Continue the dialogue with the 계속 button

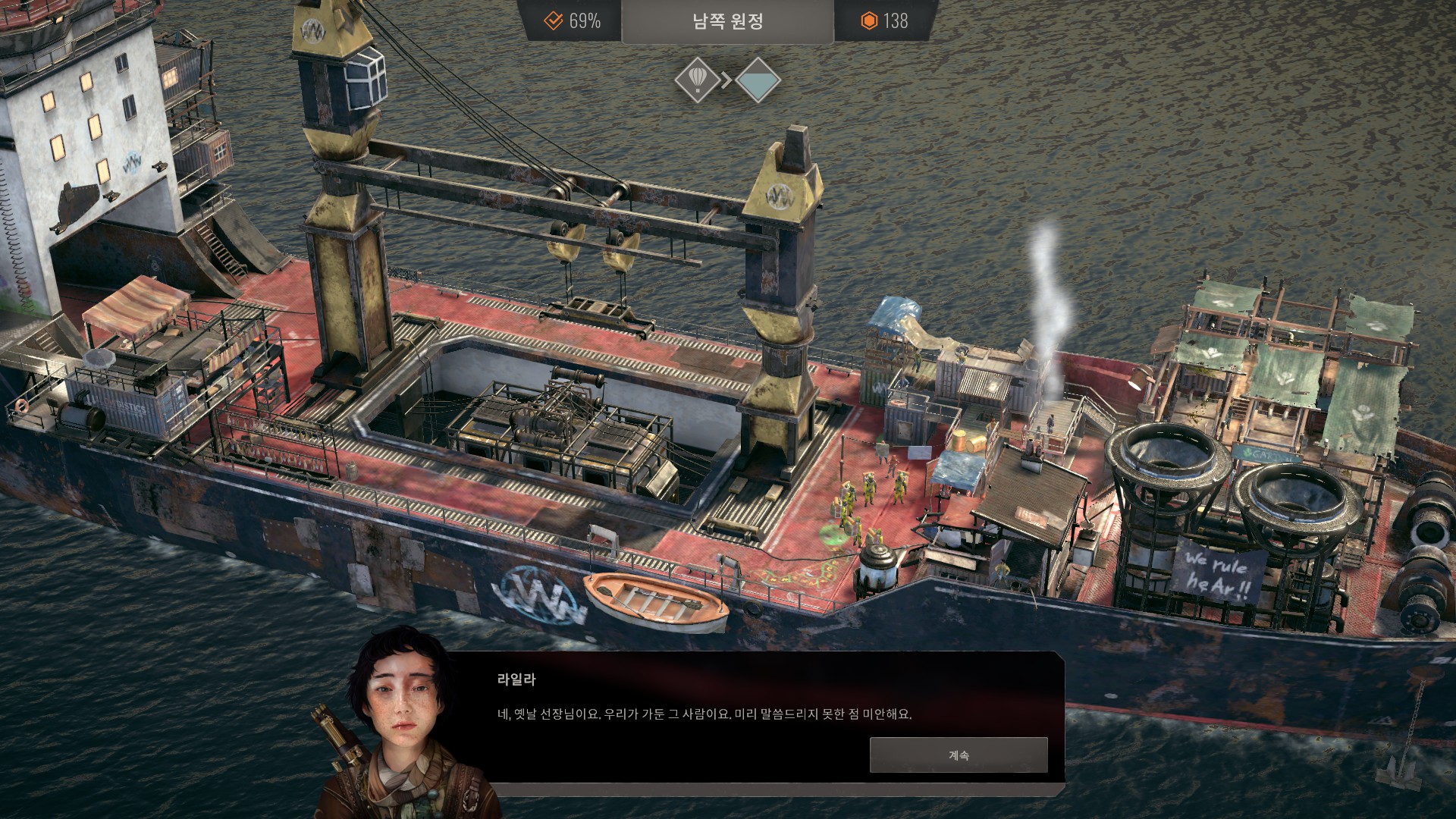959,755
